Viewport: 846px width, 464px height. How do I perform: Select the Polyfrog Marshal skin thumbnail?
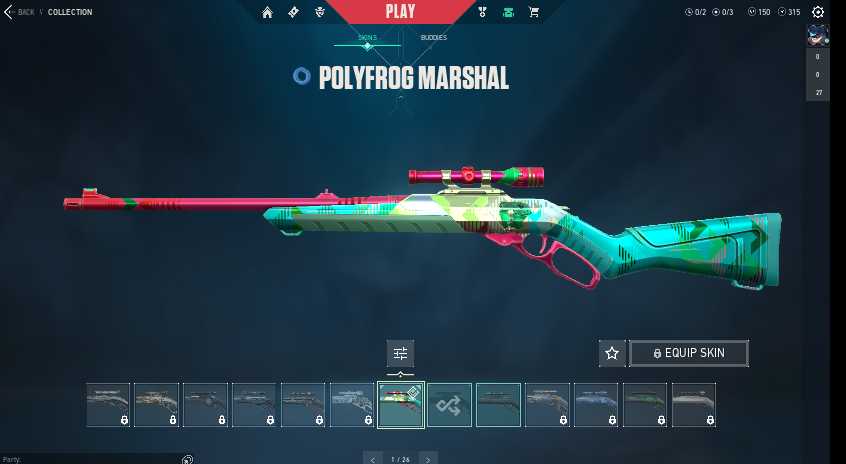[x=400, y=405]
